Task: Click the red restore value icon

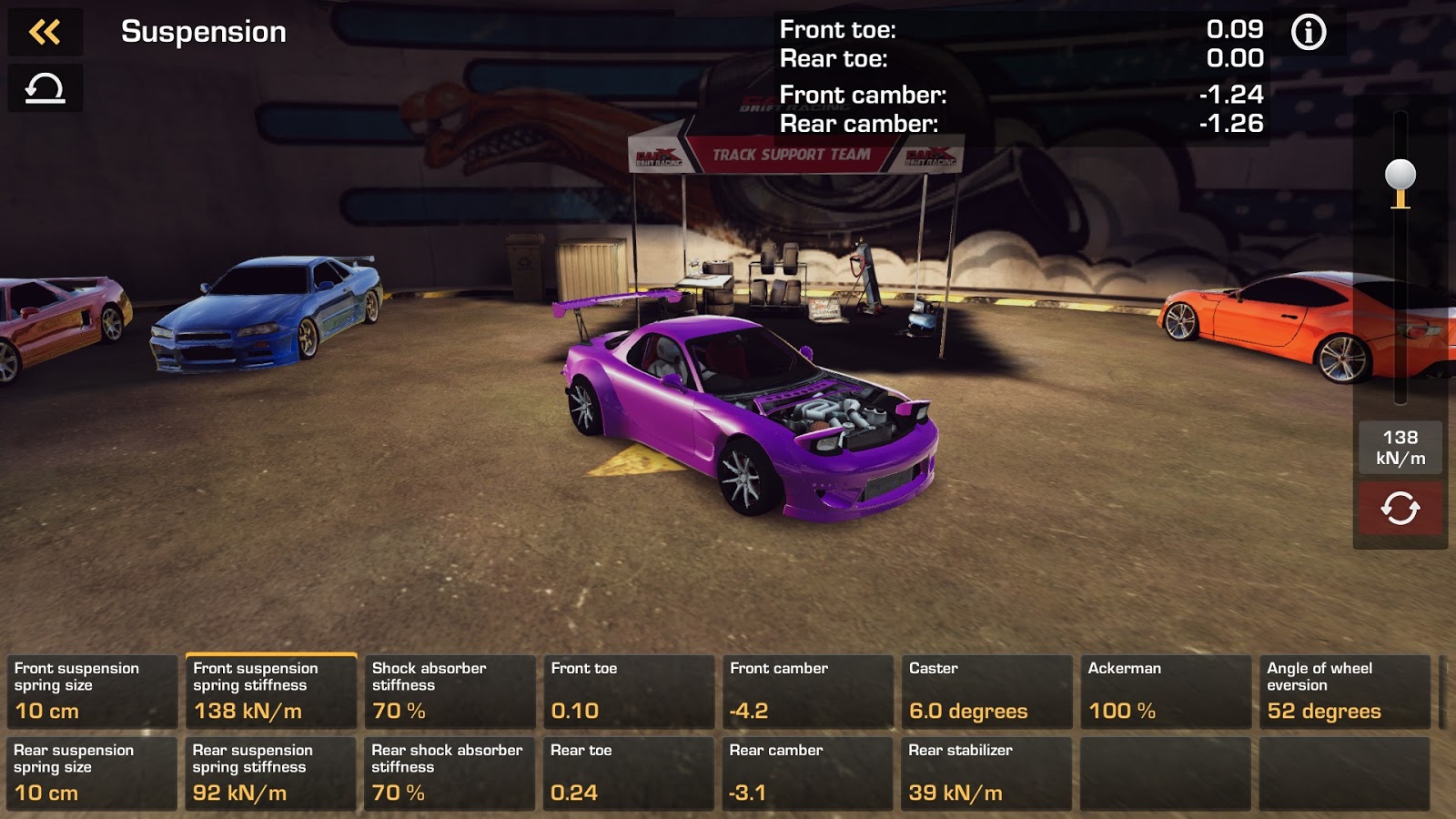Action: pyautogui.click(x=1400, y=510)
